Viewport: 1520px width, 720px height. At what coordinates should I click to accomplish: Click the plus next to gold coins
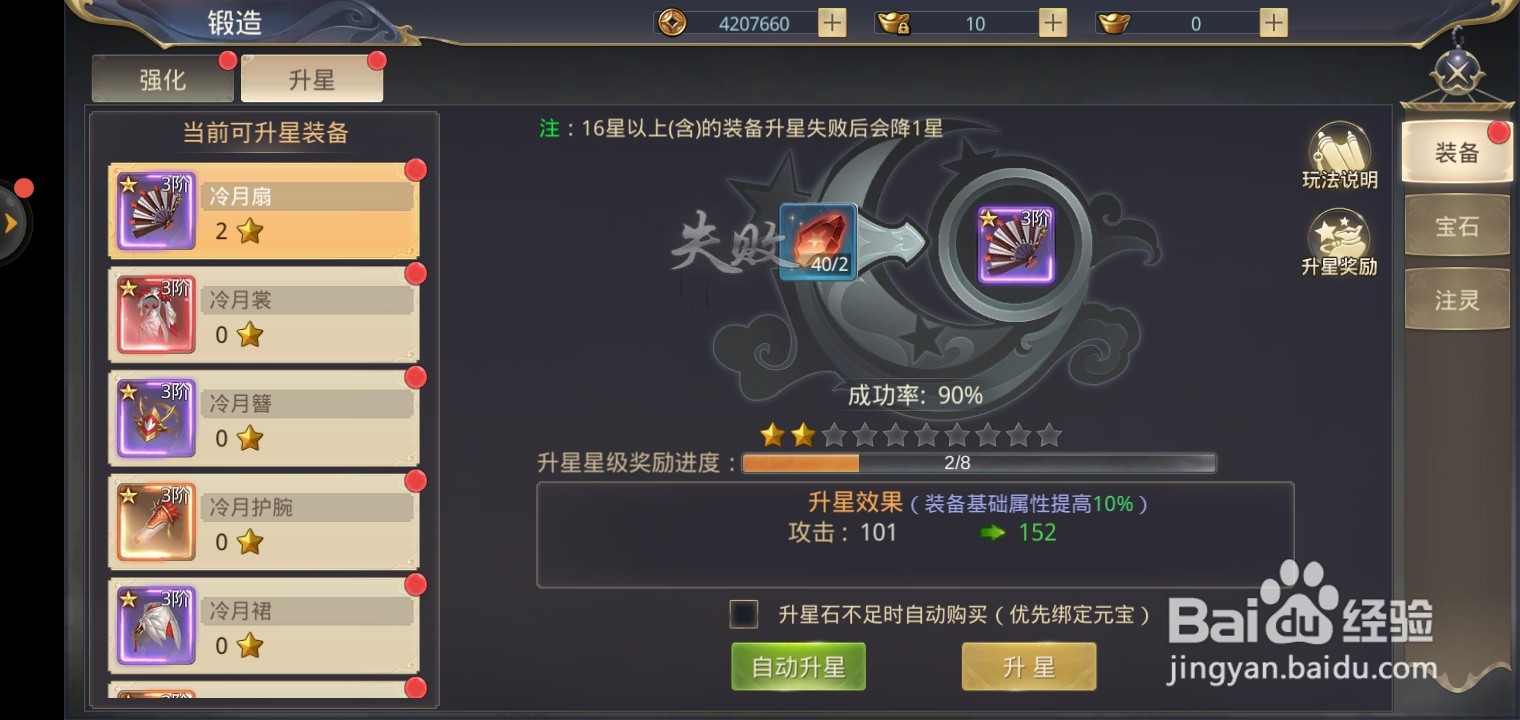(x=831, y=21)
